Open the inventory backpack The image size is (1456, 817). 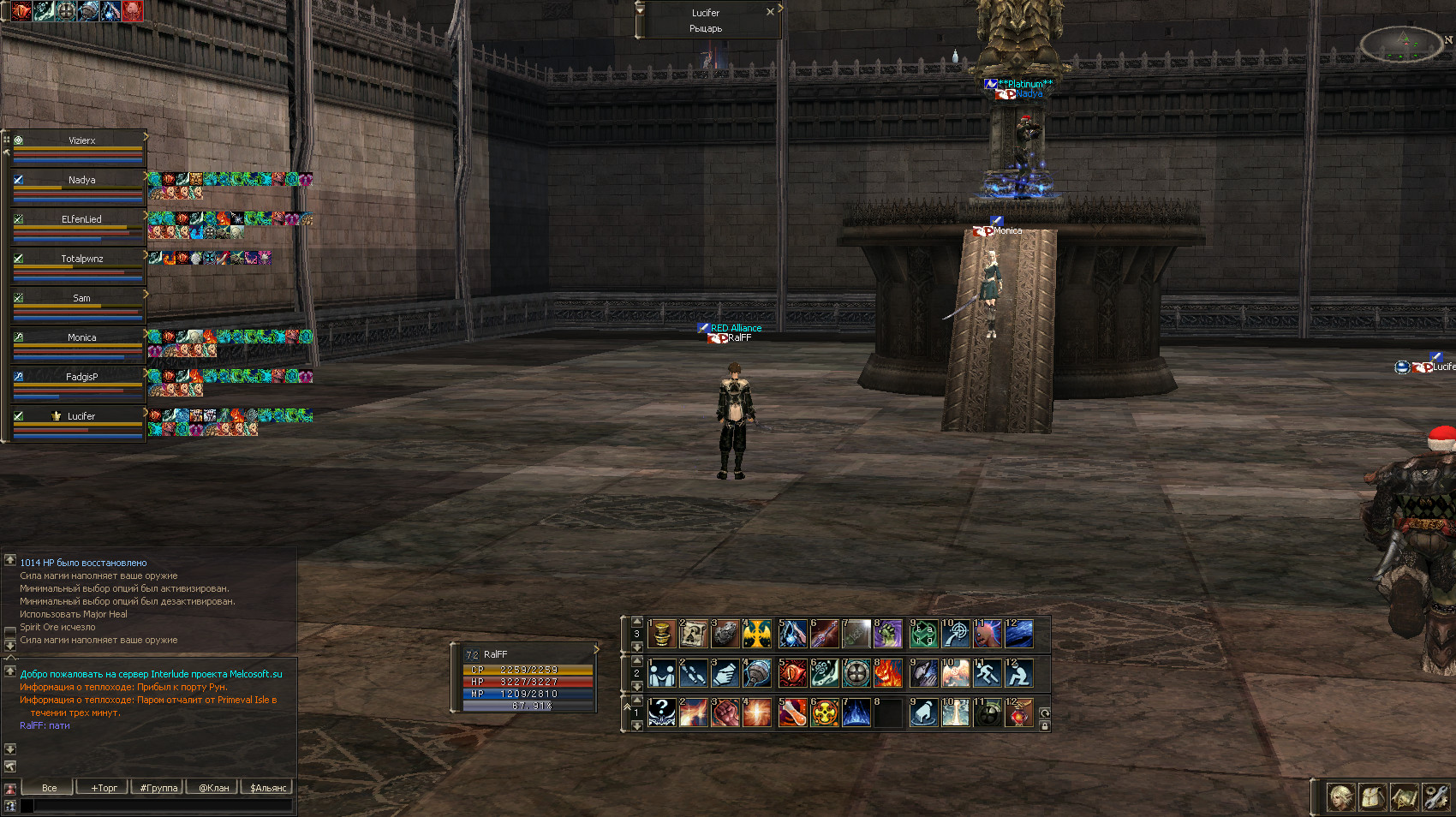1372,797
